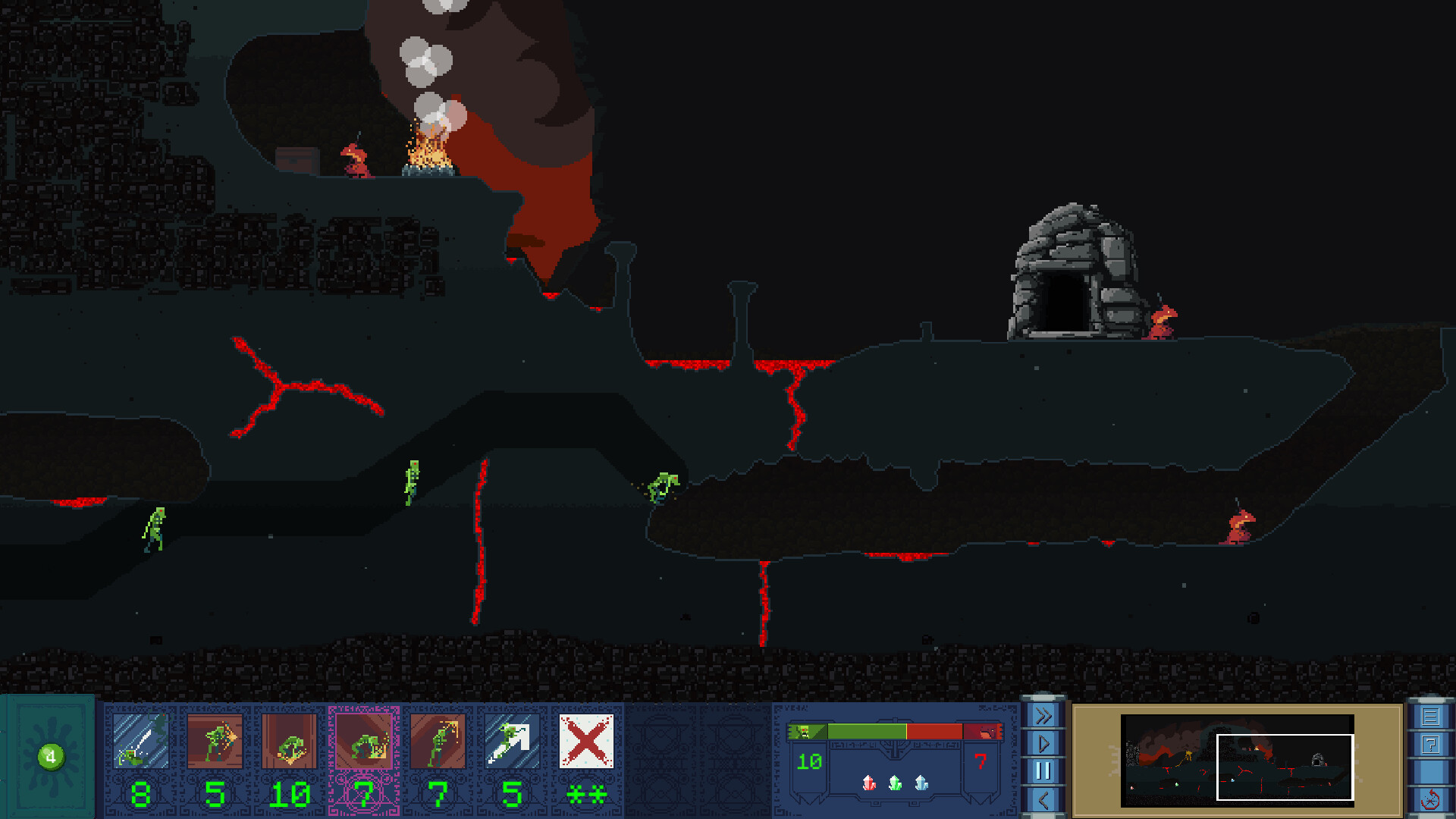
Task: Pause the game
Action: tap(1043, 771)
